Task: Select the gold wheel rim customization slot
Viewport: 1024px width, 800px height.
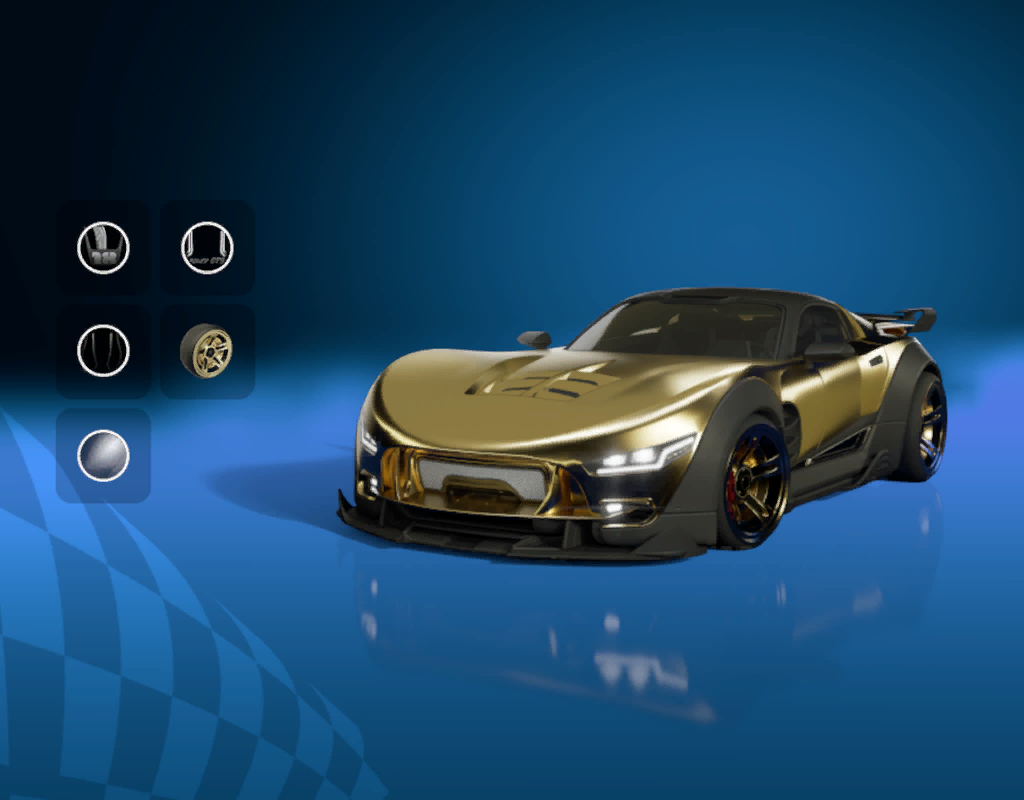Action: pyautogui.click(x=206, y=351)
